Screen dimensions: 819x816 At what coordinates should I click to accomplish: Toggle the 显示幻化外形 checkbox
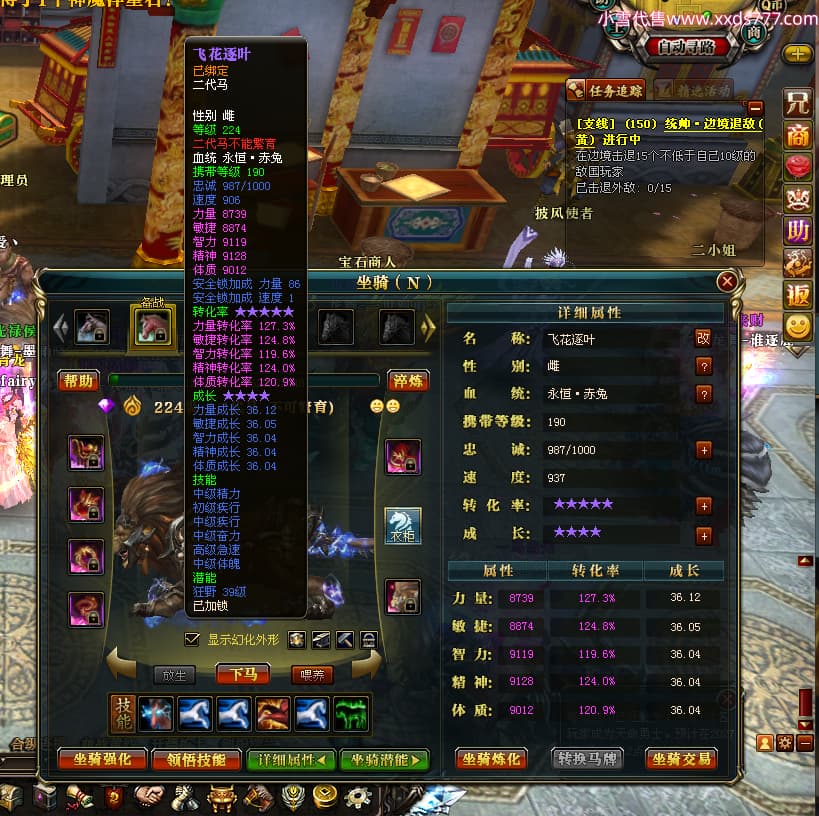tap(192, 639)
